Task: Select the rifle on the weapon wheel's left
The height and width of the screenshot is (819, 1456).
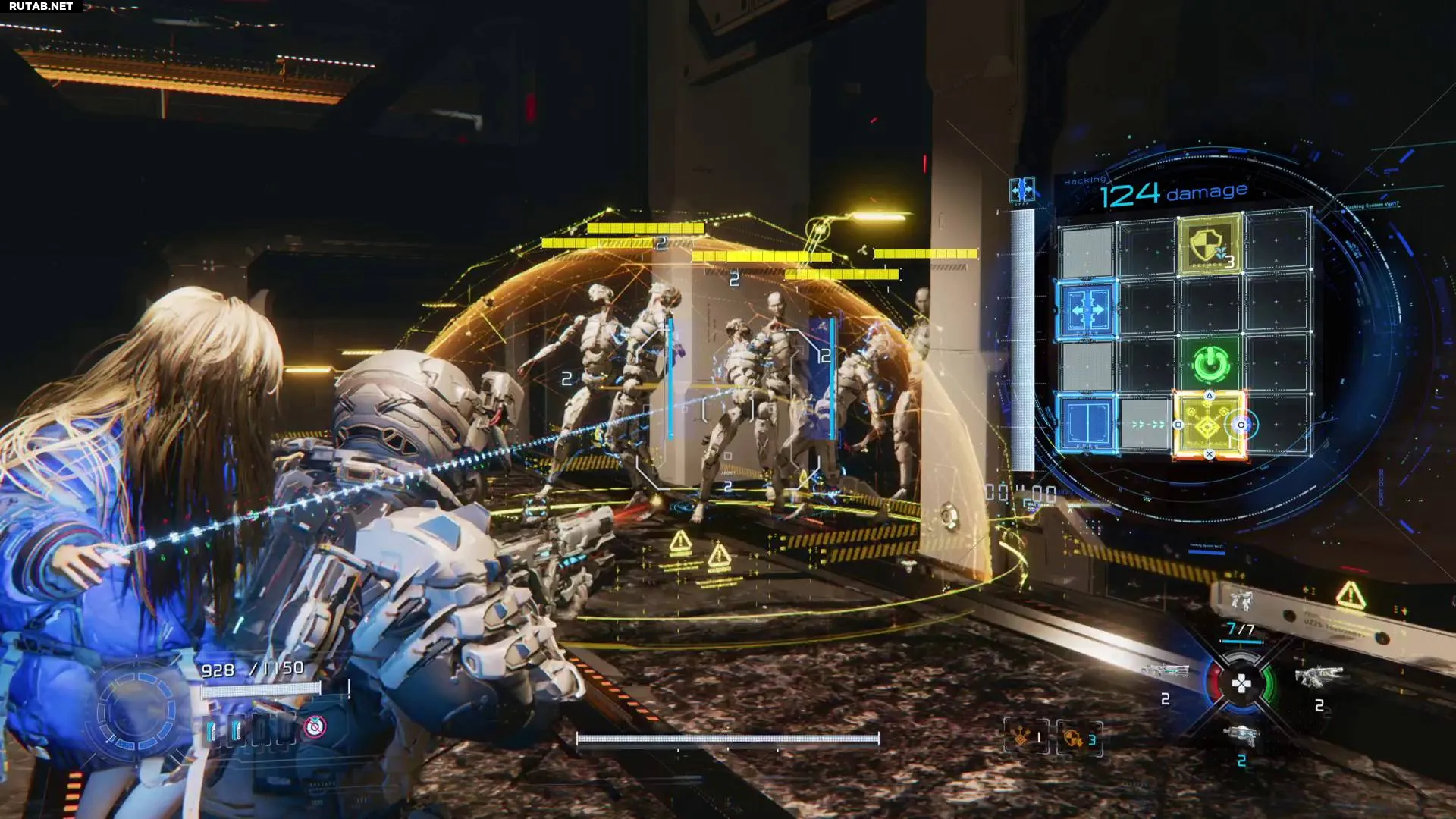Action: (x=1165, y=672)
